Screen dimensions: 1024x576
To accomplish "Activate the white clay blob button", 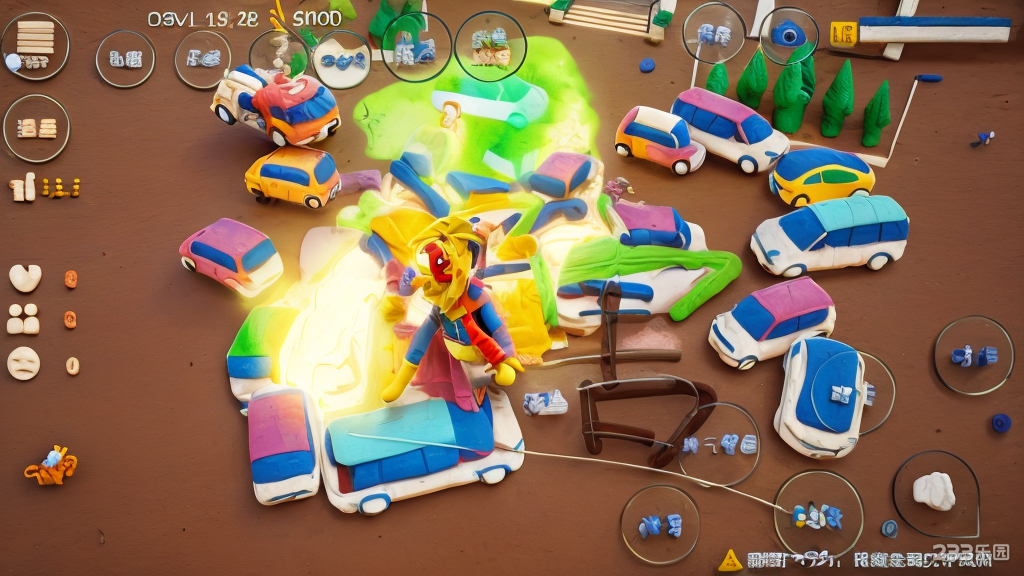I will point(935,492).
